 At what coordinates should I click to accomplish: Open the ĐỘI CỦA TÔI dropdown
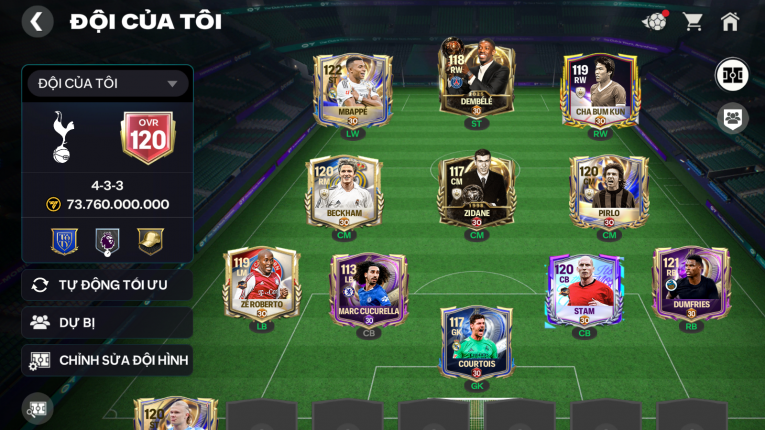pos(107,84)
